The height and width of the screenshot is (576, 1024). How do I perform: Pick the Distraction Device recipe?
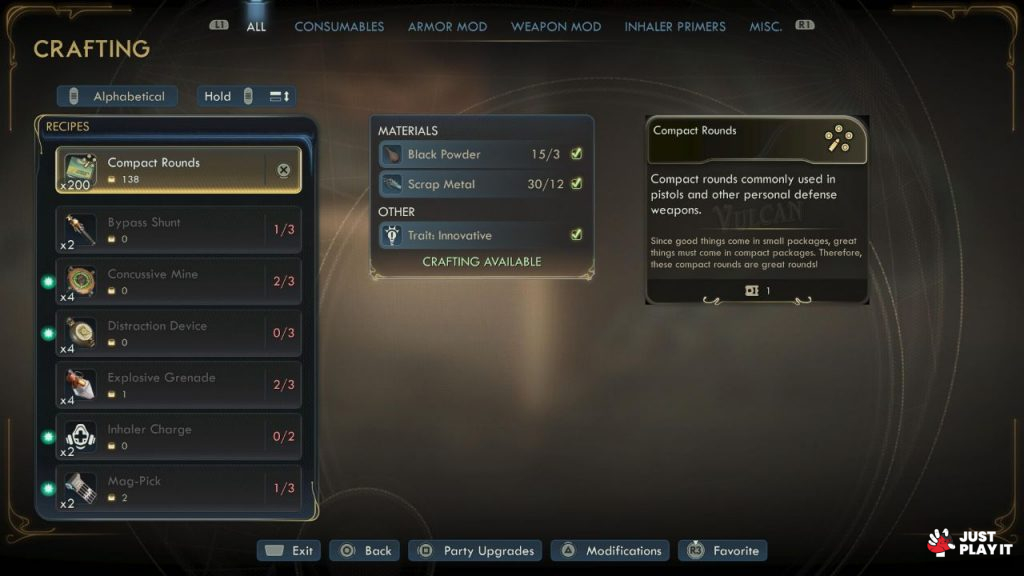(x=178, y=334)
